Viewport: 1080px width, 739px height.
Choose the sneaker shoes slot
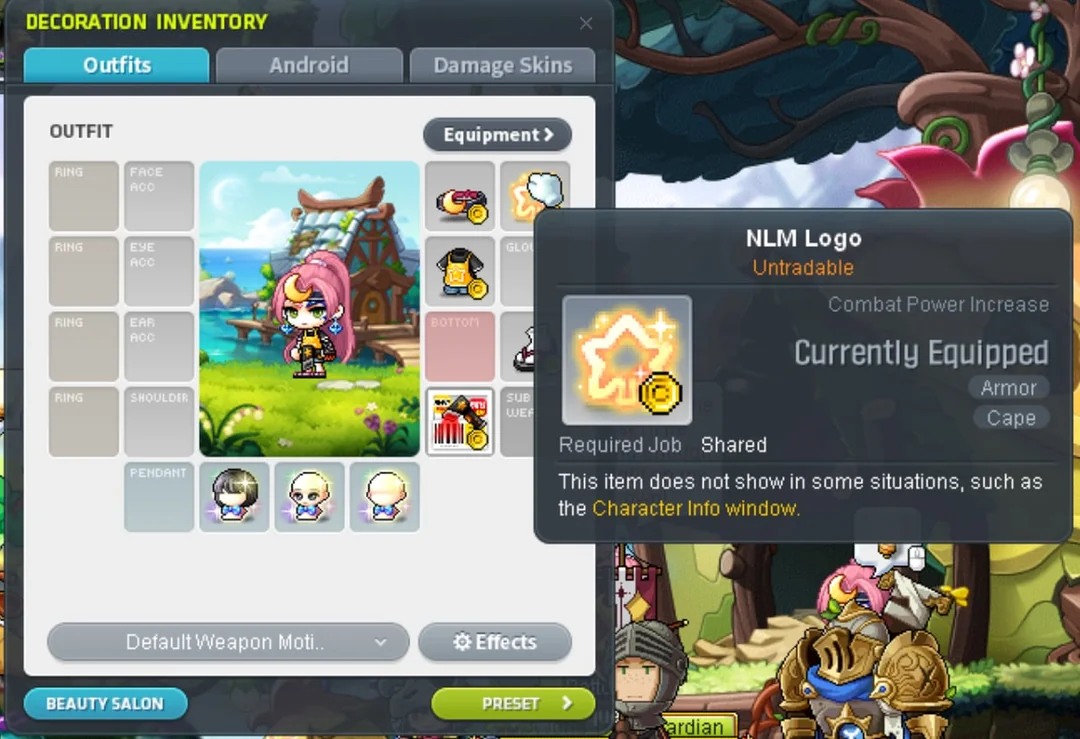pos(518,347)
